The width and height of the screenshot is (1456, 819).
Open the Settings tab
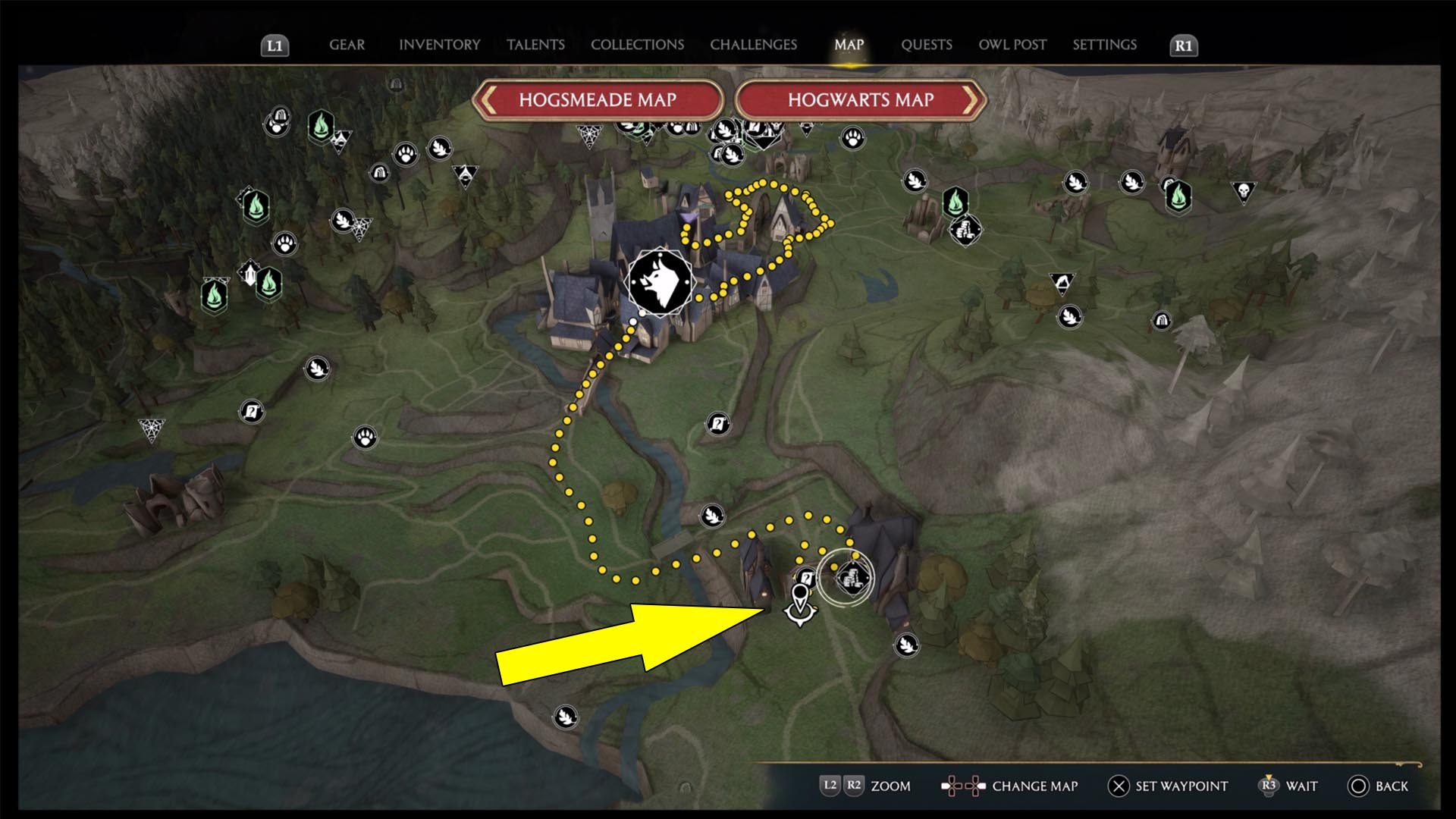[1104, 45]
